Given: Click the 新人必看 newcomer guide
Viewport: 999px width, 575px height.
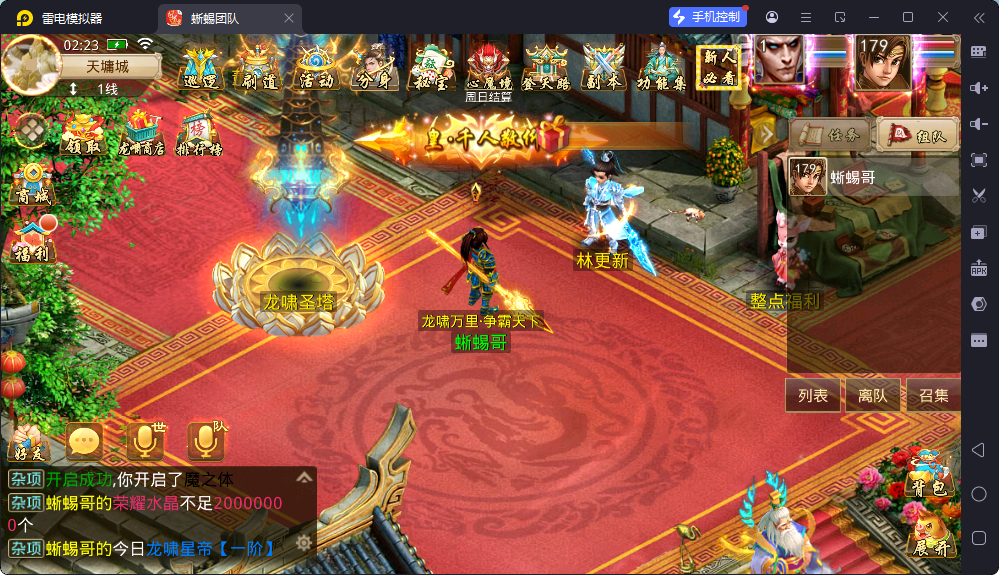Looking at the screenshot, I should coord(720,67).
